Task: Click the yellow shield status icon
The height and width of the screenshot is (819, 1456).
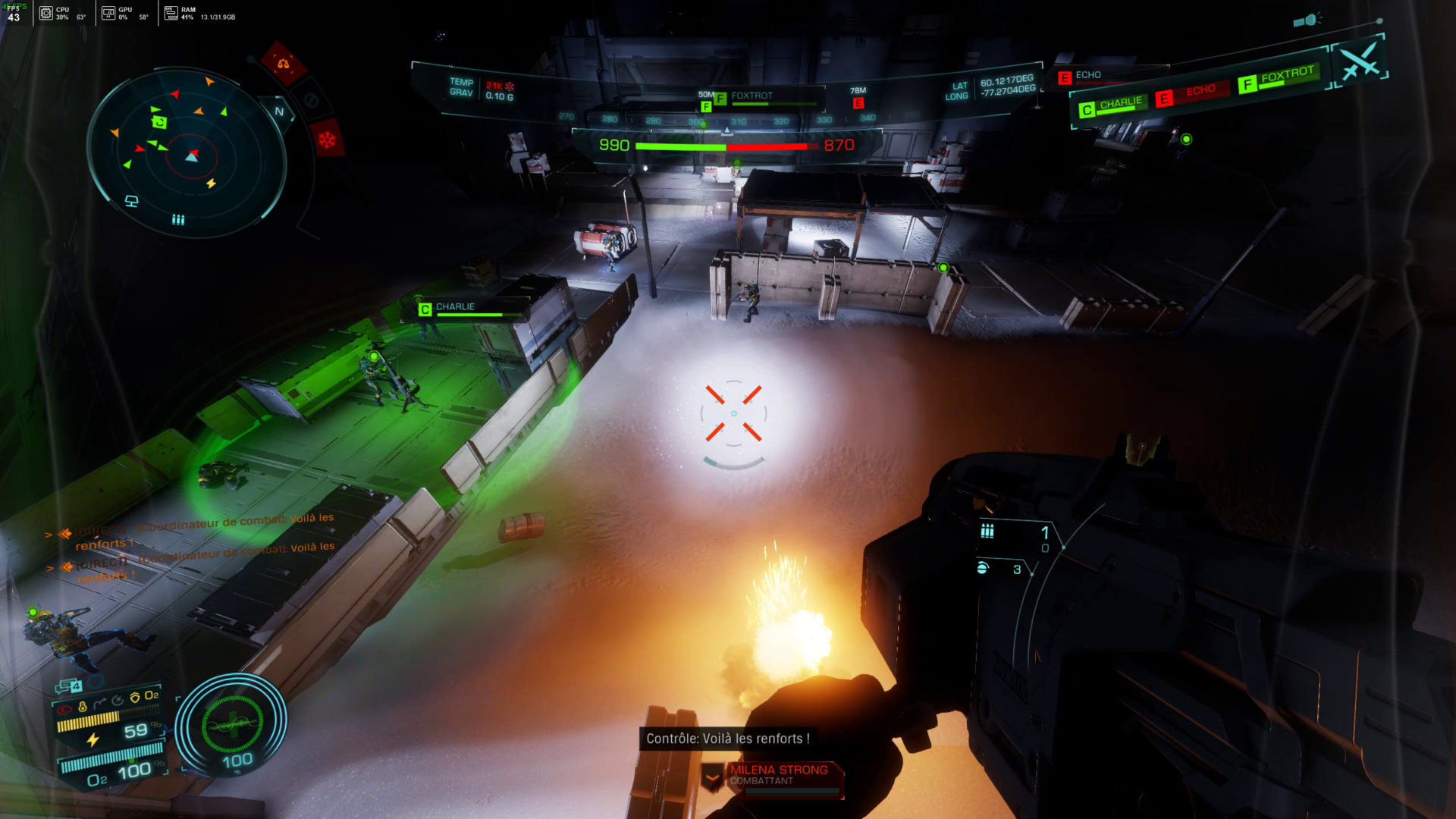Action: [135, 697]
